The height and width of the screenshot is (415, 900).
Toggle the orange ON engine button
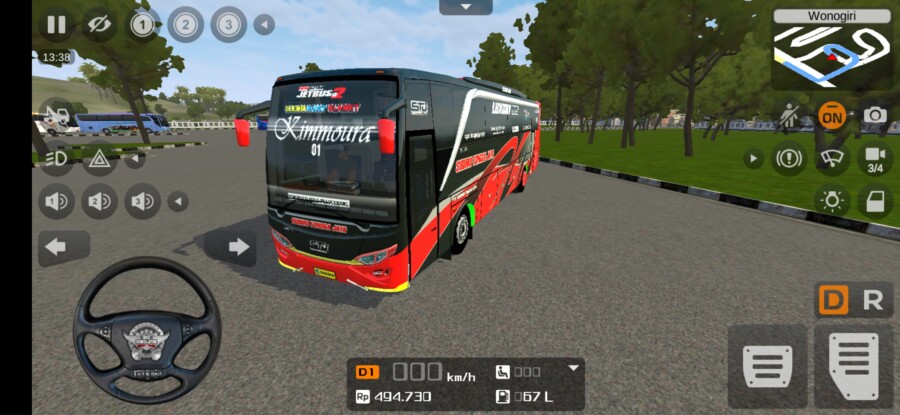pyautogui.click(x=831, y=115)
